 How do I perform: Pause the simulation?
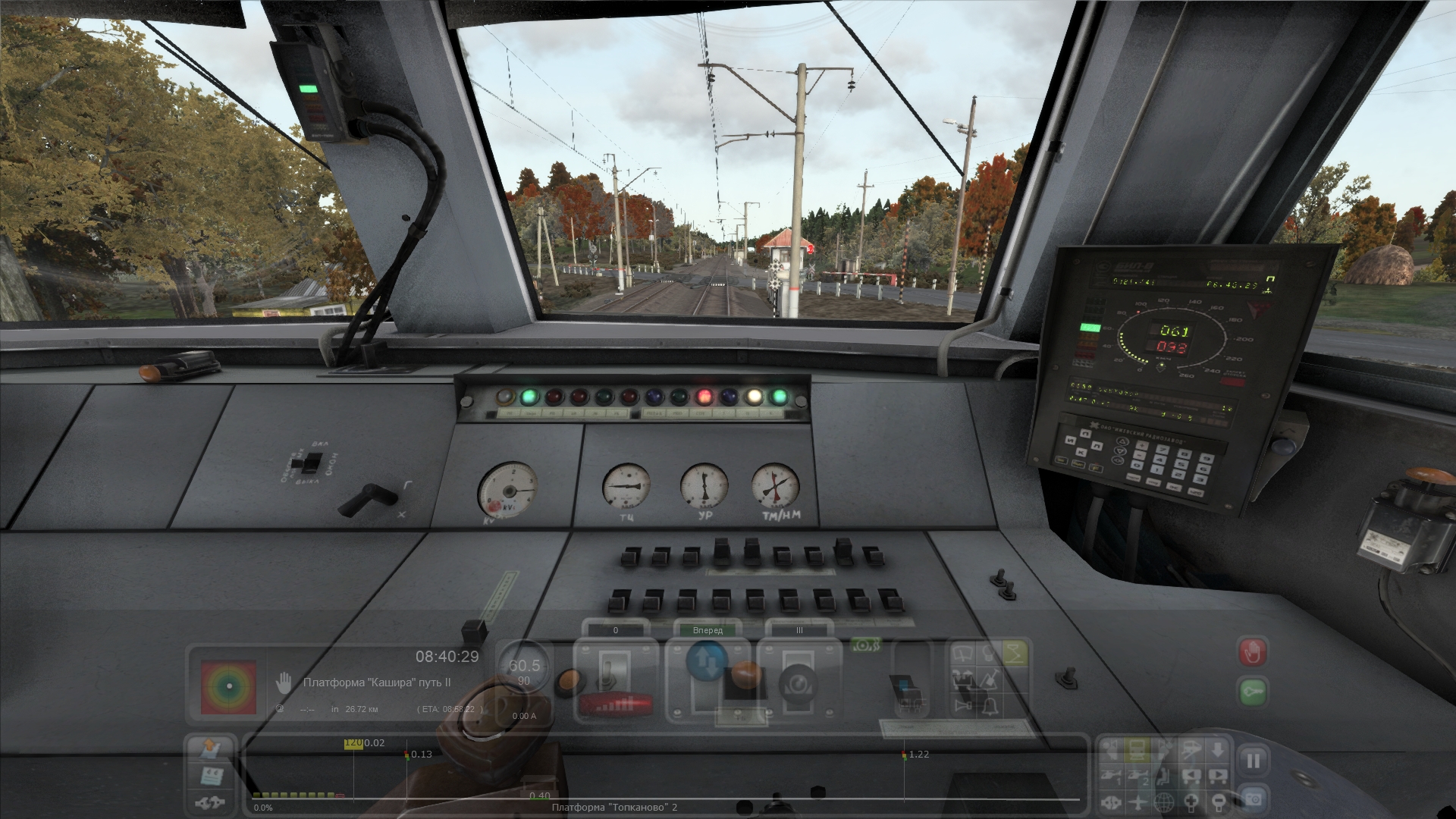(1253, 761)
